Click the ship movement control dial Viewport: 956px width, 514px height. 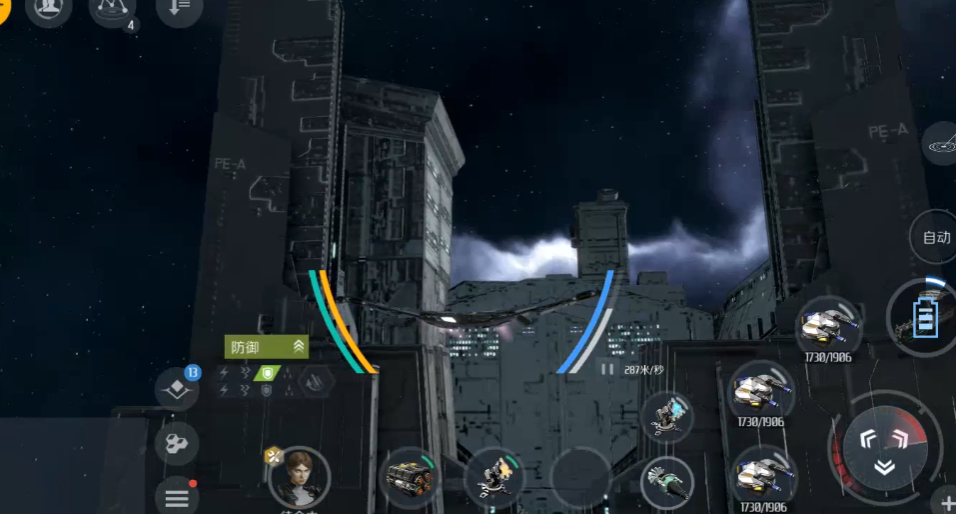(885, 446)
